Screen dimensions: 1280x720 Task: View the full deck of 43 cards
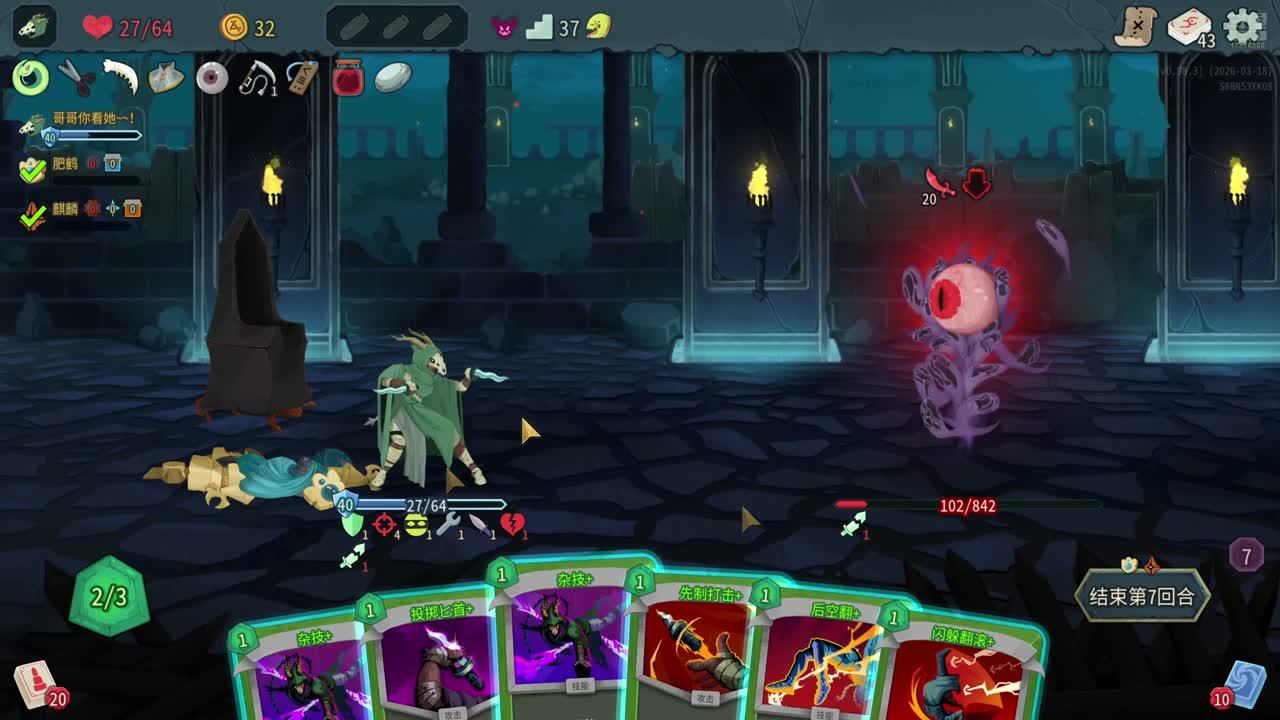coord(1190,27)
